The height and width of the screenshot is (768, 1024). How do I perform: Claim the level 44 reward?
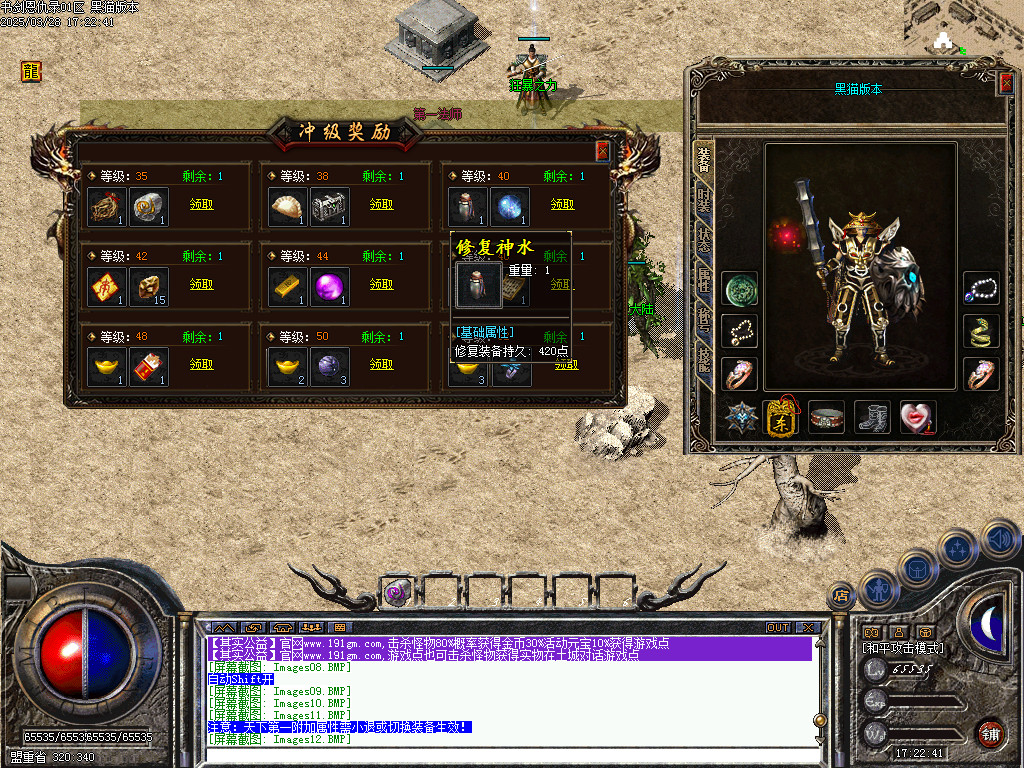381,284
